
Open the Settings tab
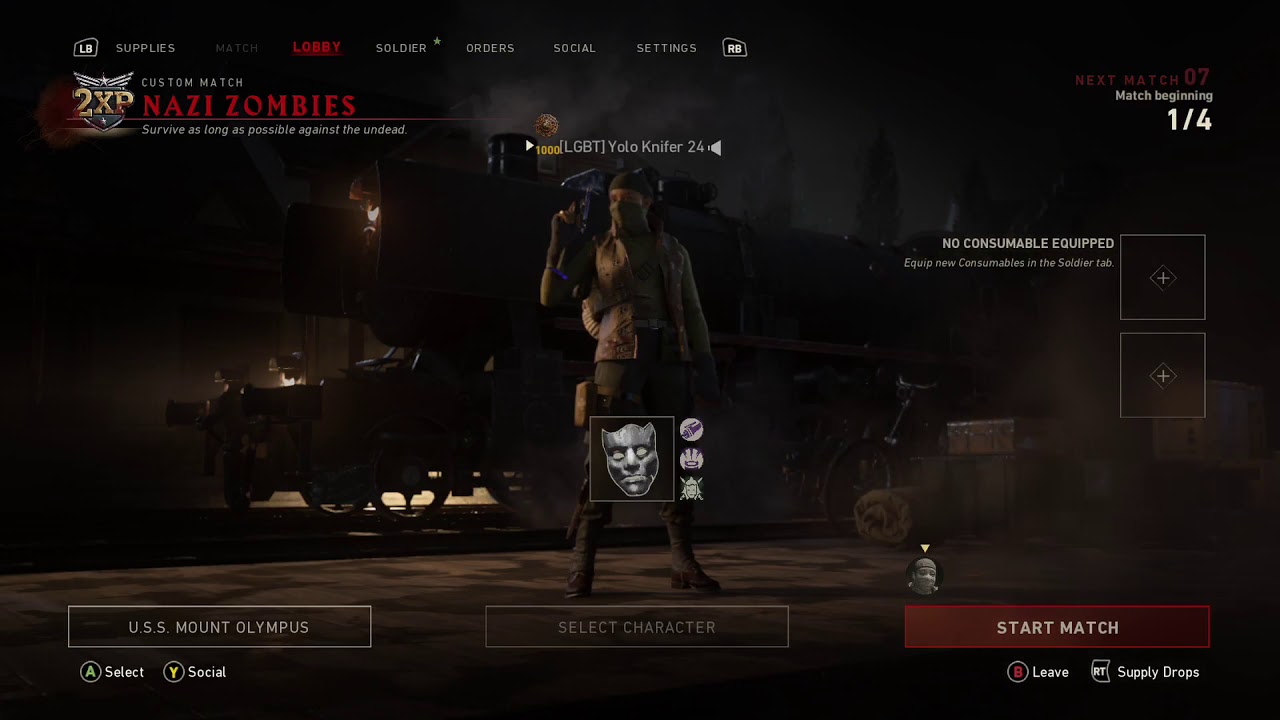(x=666, y=48)
